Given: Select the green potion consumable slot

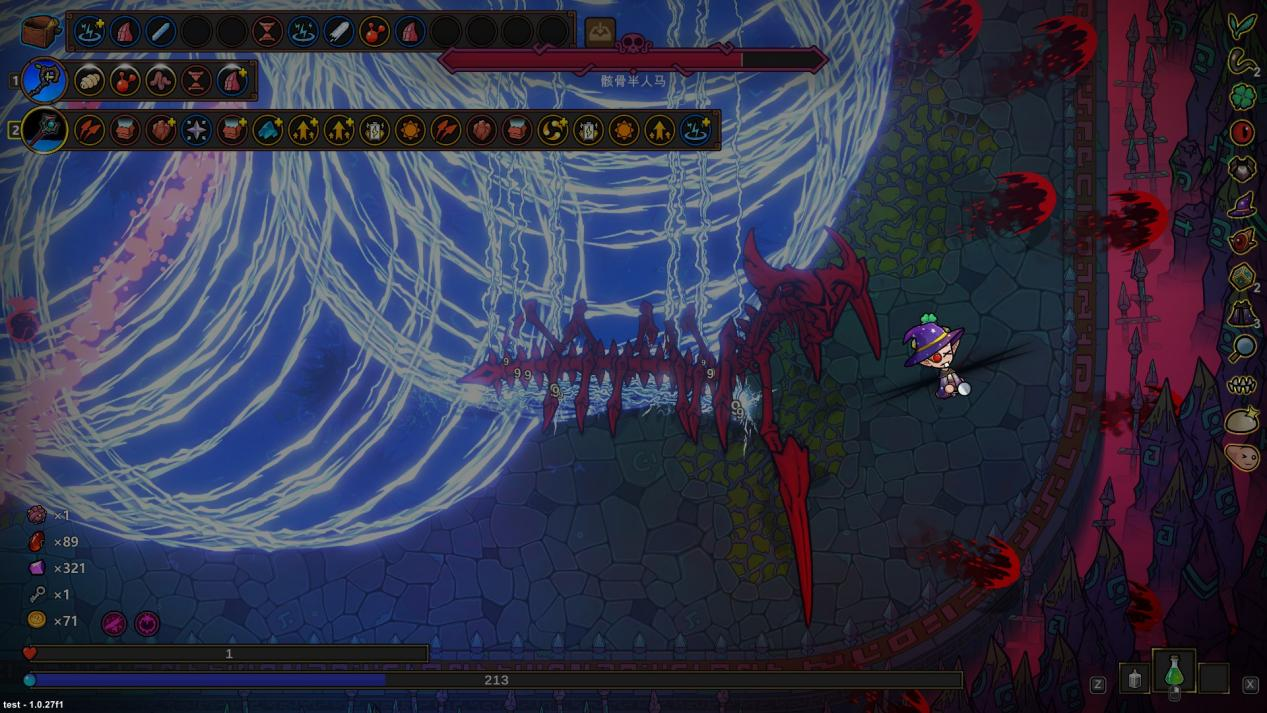Looking at the screenshot, I should [1175, 671].
